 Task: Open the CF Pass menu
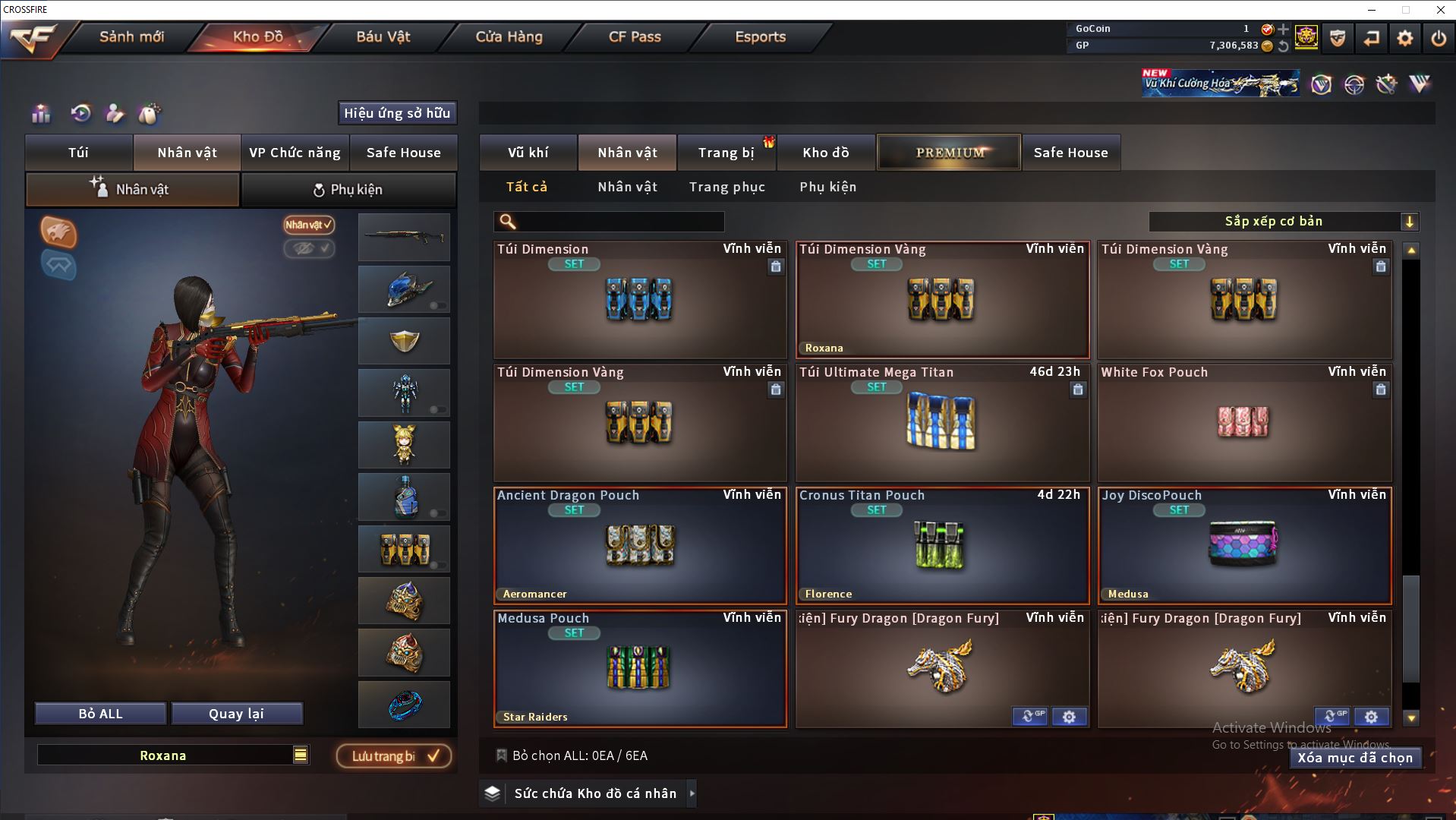click(x=635, y=36)
